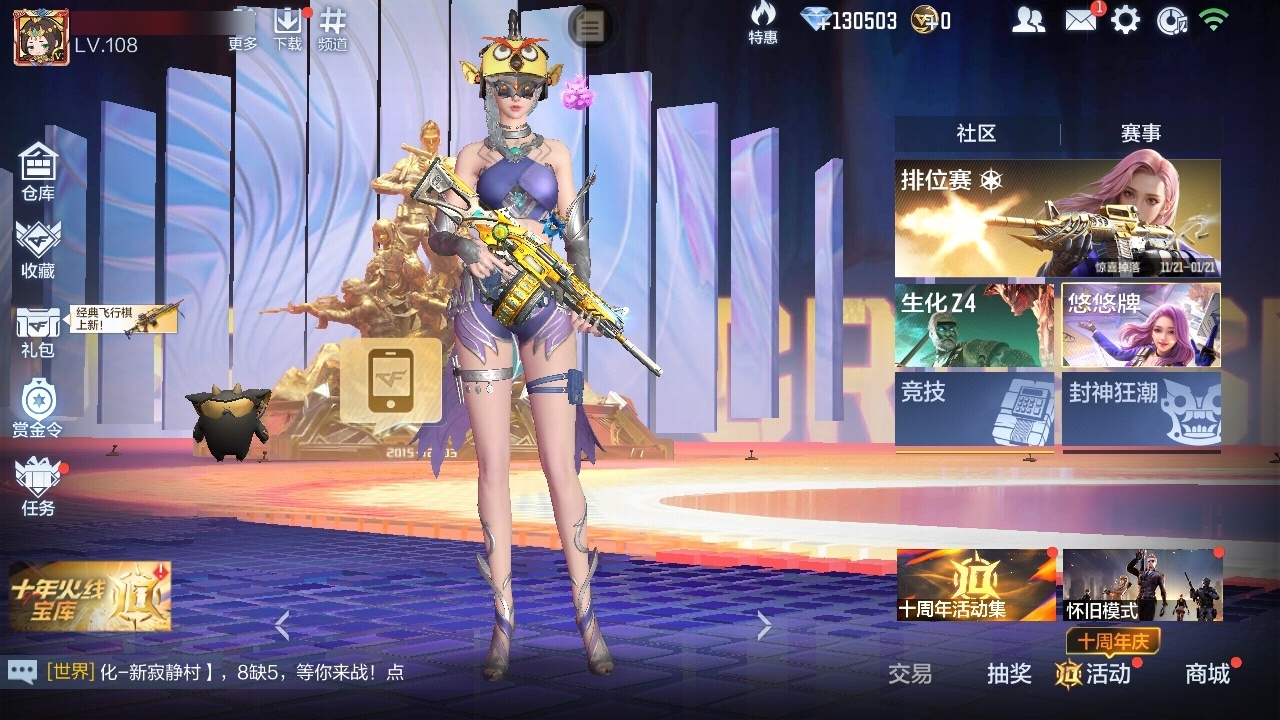Viewport: 1280px width, 720px height.
Task: Open the 抽奖 lottery
Action: pos(1009,675)
